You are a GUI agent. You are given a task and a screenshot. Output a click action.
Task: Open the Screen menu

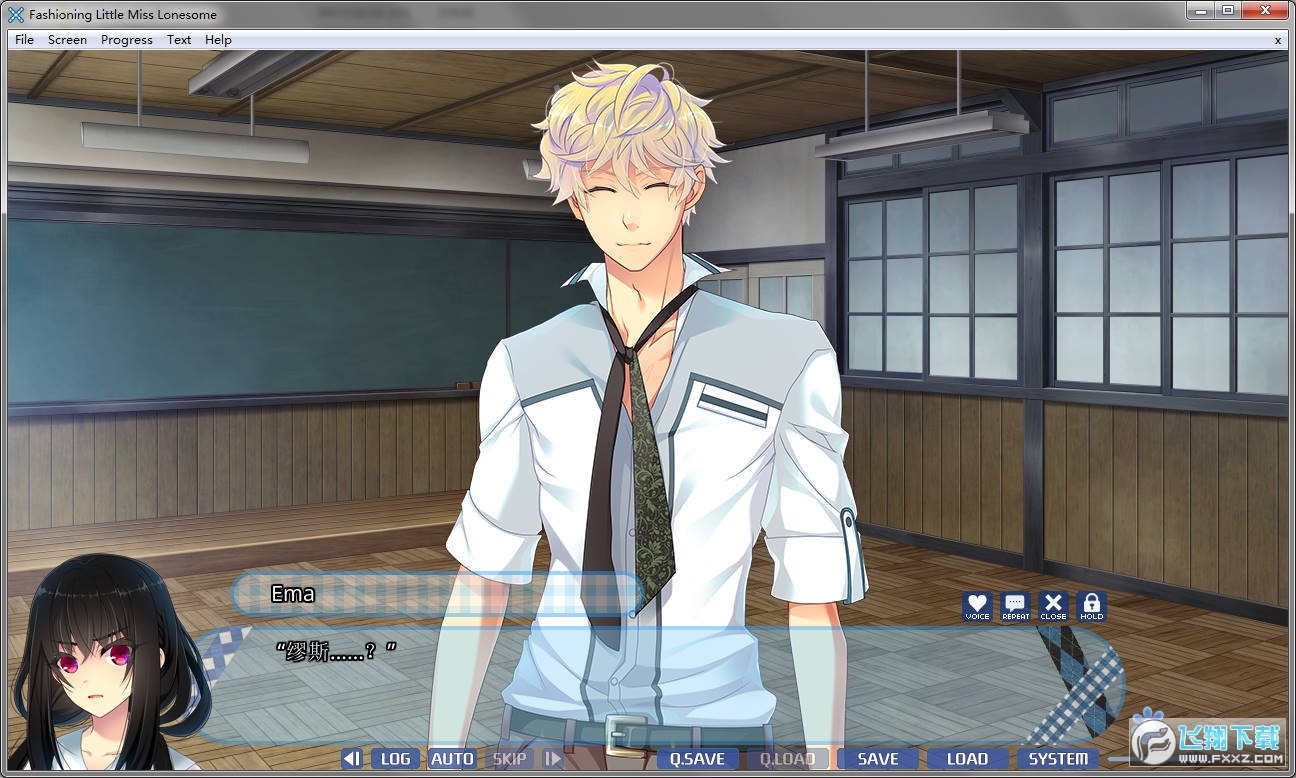(x=67, y=40)
